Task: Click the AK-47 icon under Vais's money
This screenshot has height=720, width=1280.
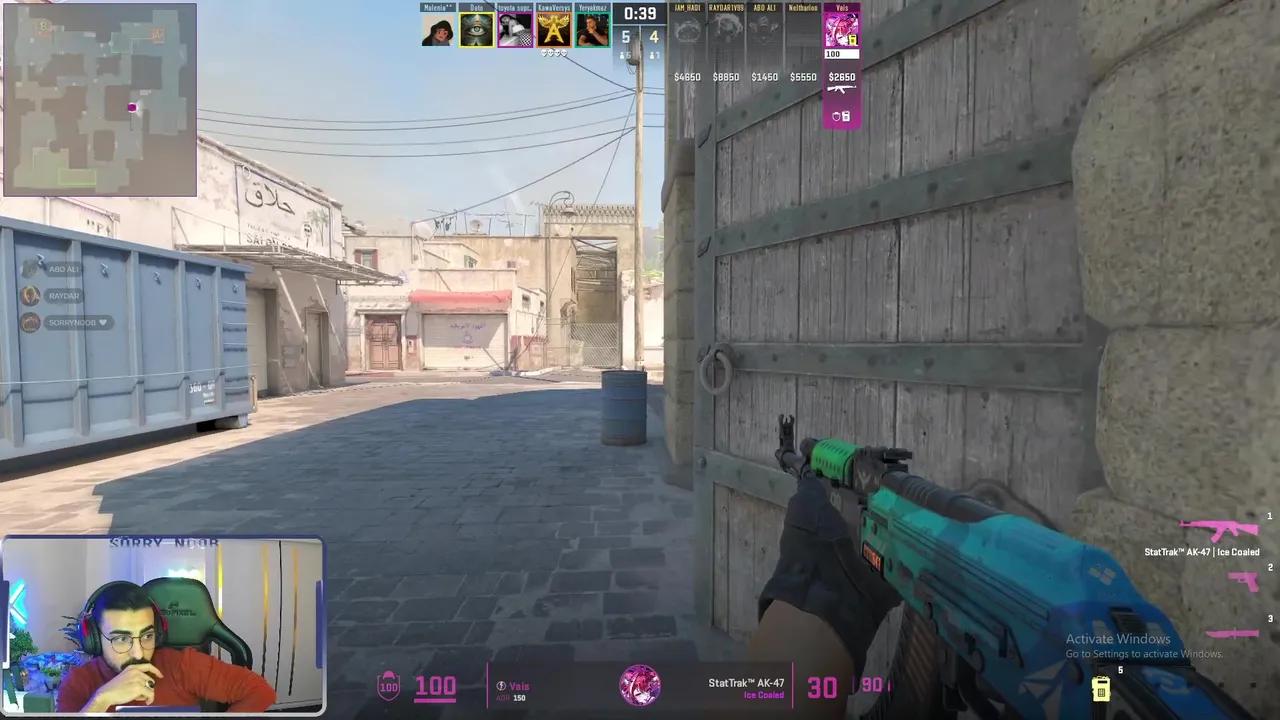Action: [x=841, y=89]
